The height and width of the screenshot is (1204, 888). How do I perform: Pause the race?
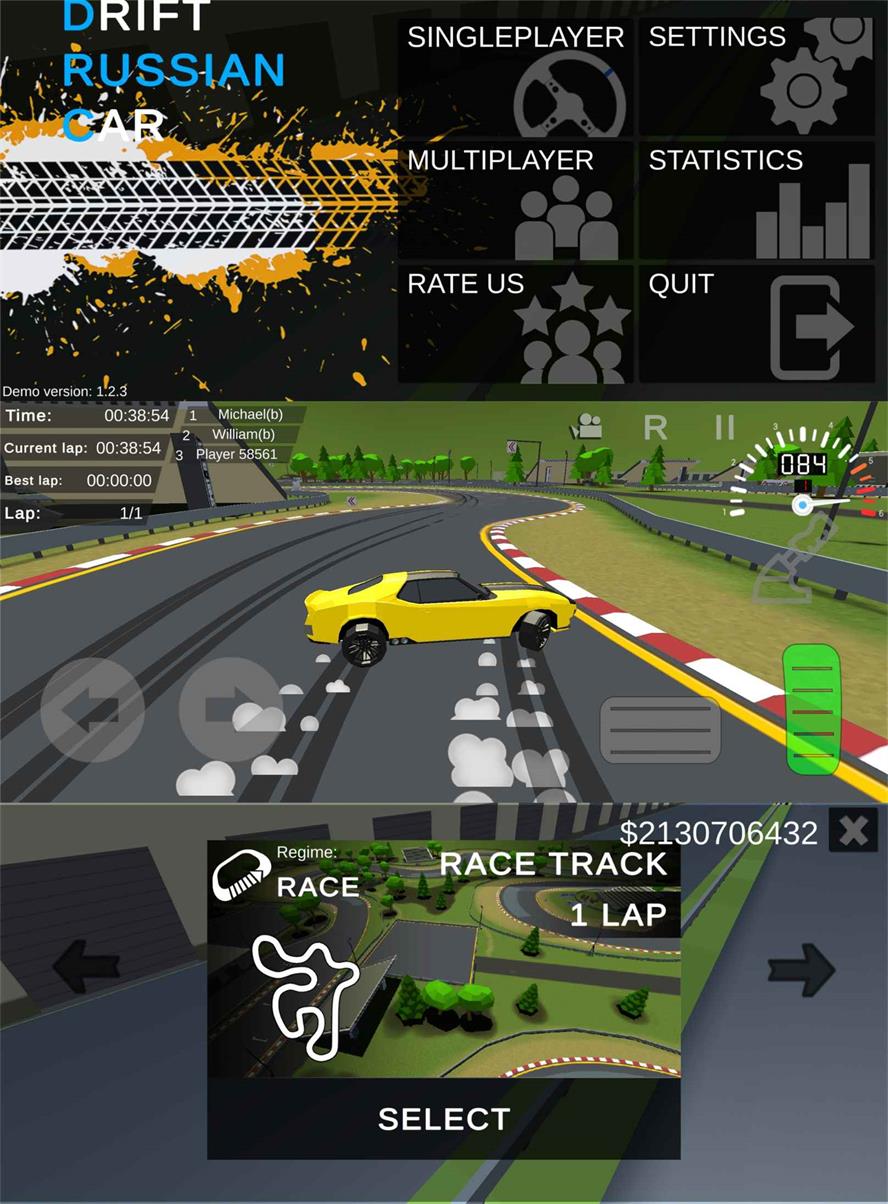tap(725, 427)
